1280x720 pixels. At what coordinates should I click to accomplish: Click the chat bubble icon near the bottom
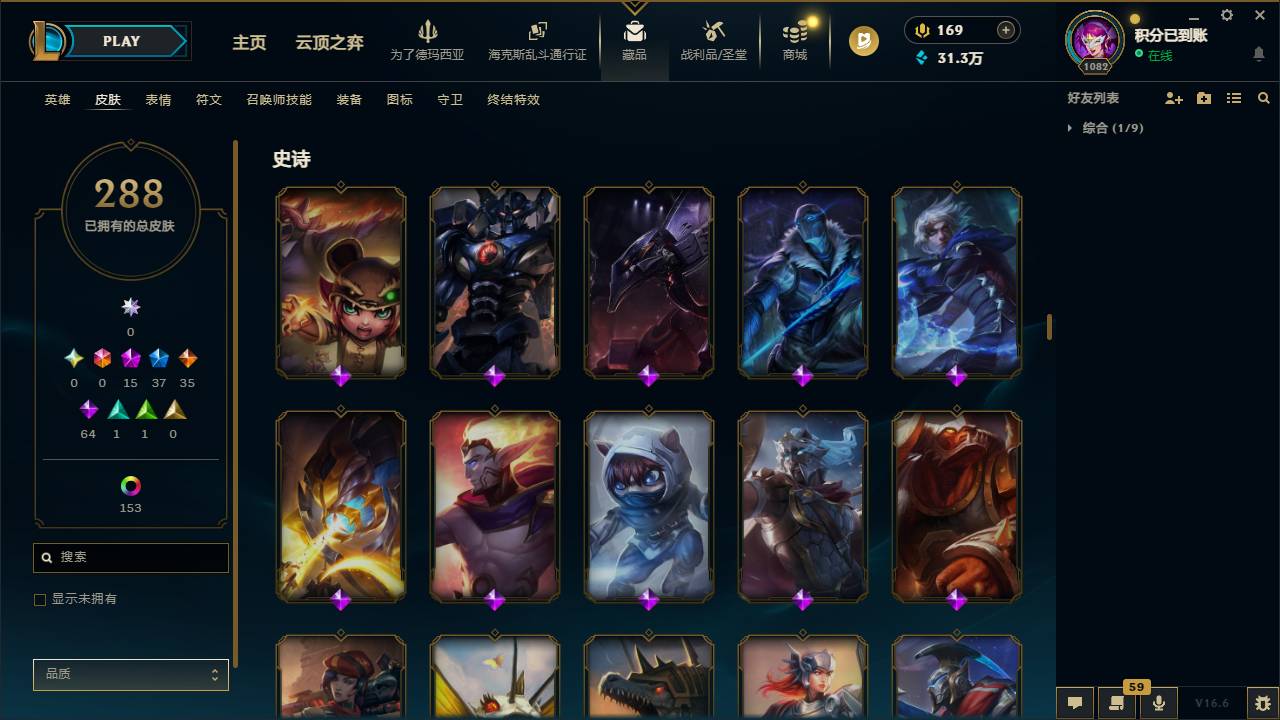point(1074,703)
